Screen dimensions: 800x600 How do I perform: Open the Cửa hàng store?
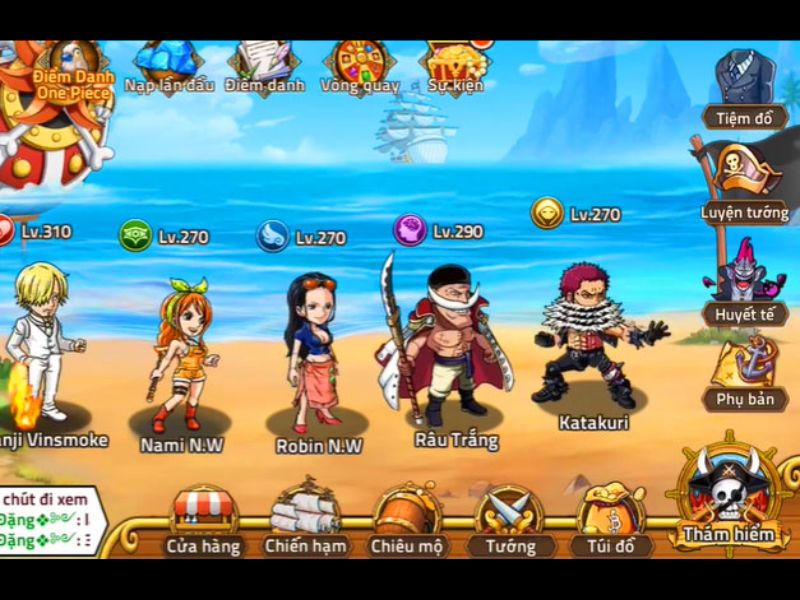point(205,520)
